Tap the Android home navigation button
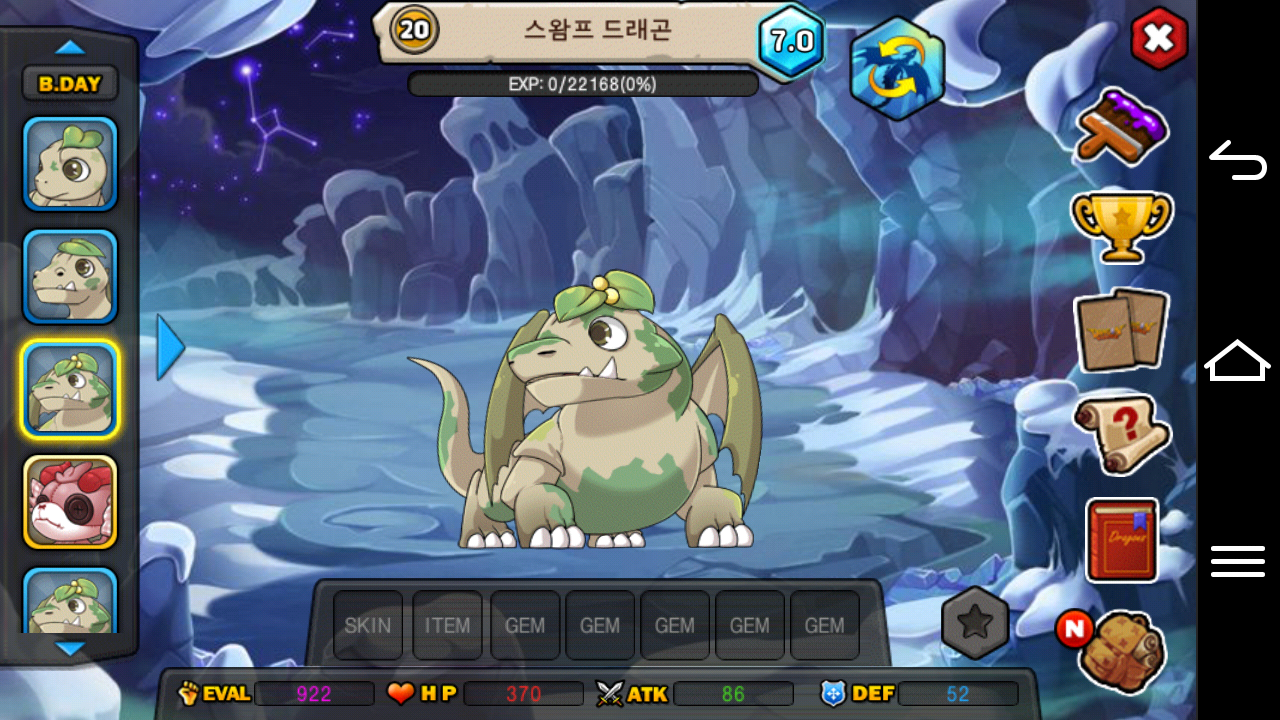 coord(1237,361)
